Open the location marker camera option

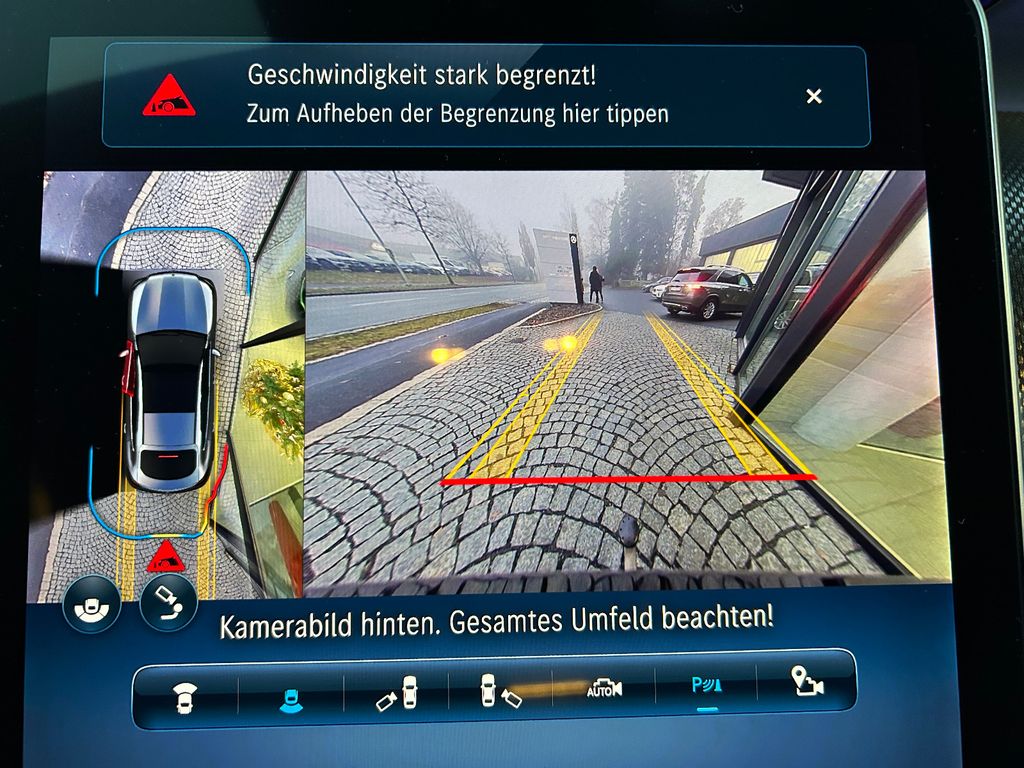806,683
